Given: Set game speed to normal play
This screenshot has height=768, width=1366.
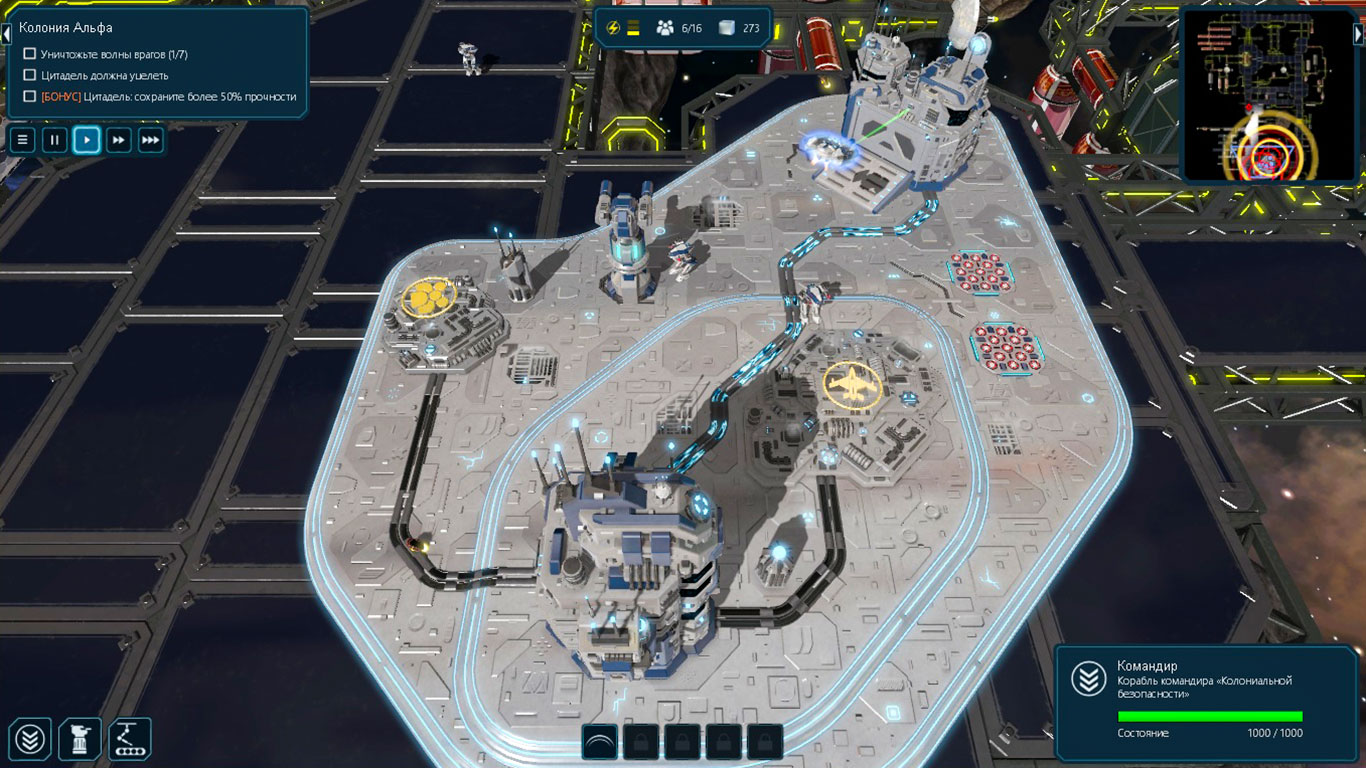Looking at the screenshot, I should click(87, 140).
